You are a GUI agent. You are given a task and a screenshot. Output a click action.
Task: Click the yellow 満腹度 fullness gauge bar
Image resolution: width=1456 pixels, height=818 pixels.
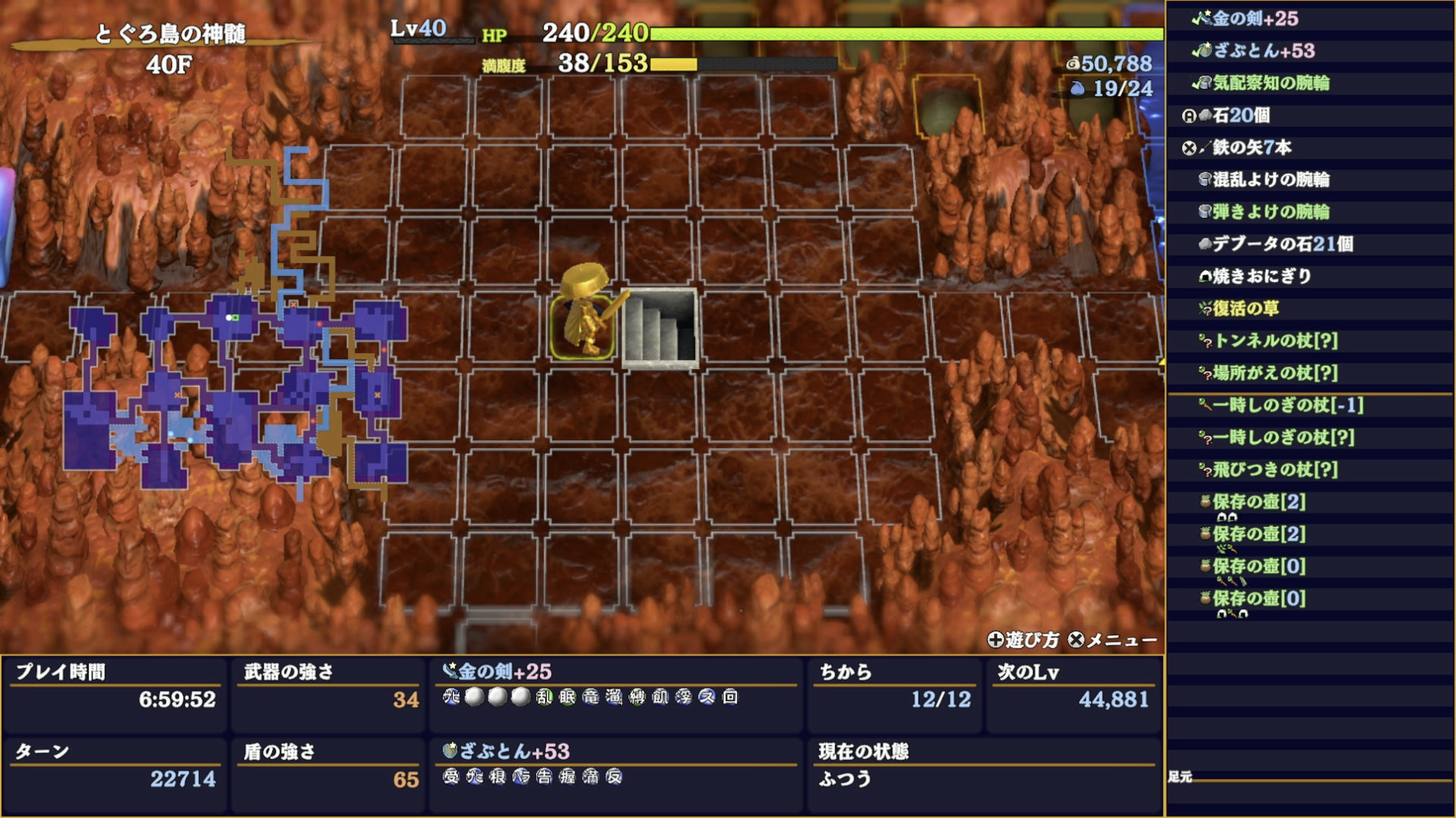pyautogui.click(x=673, y=63)
